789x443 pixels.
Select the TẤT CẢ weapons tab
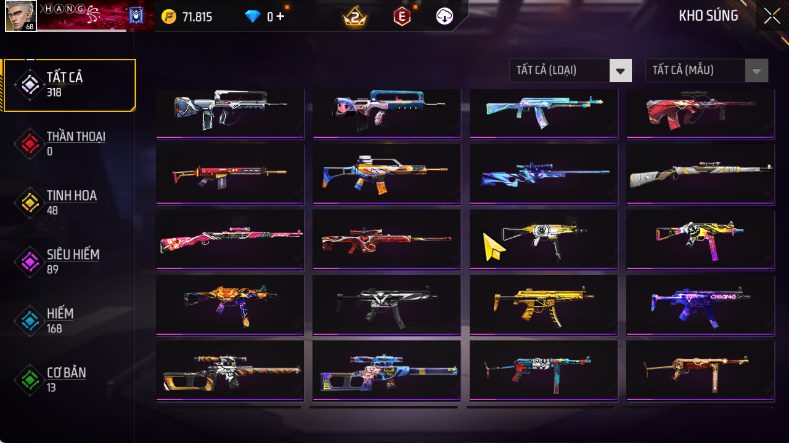(68, 84)
